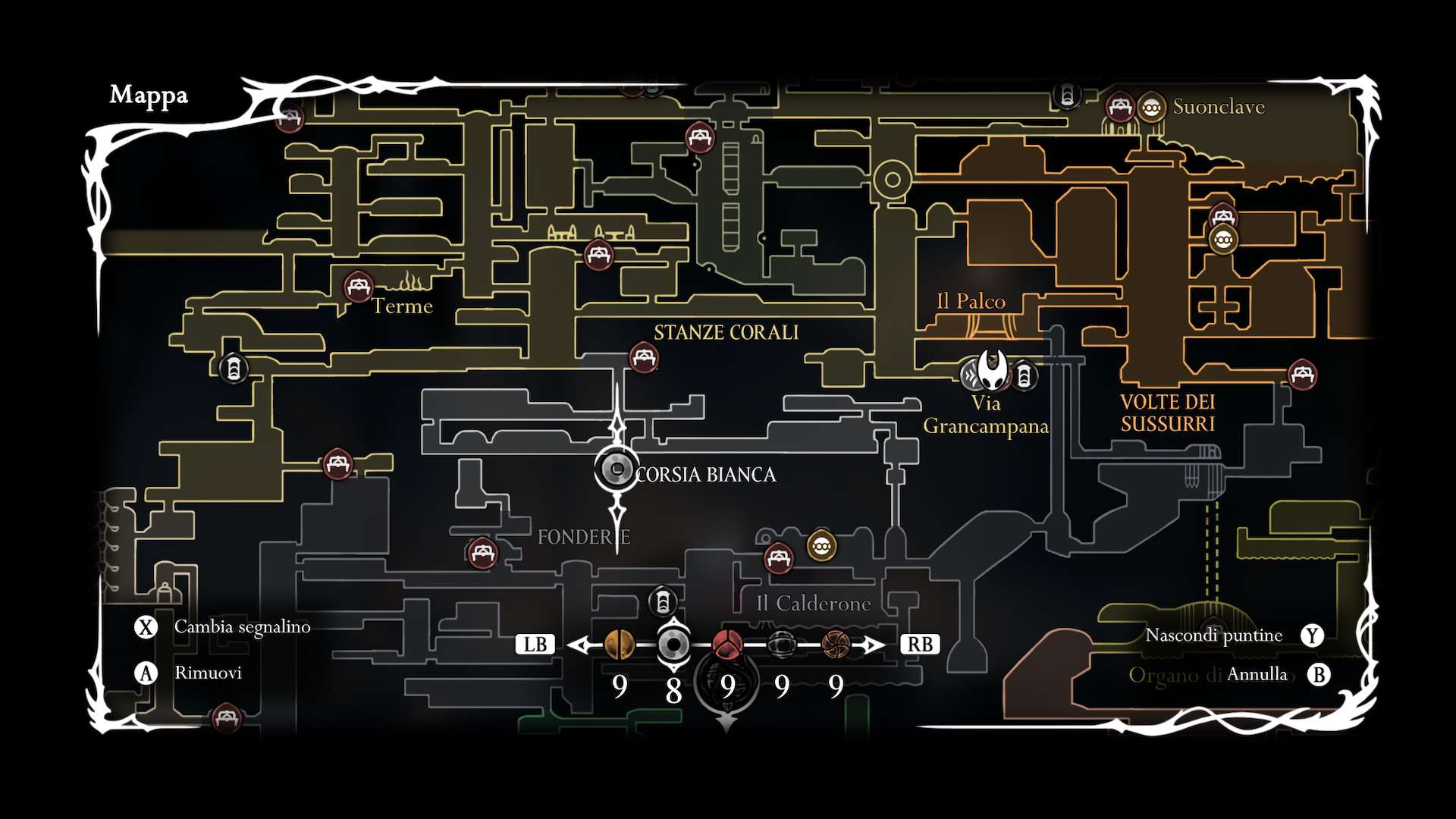The width and height of the screenshot is (1456, 819).
Task: Select the orange split-circle pin
Action: pos(620,645)
